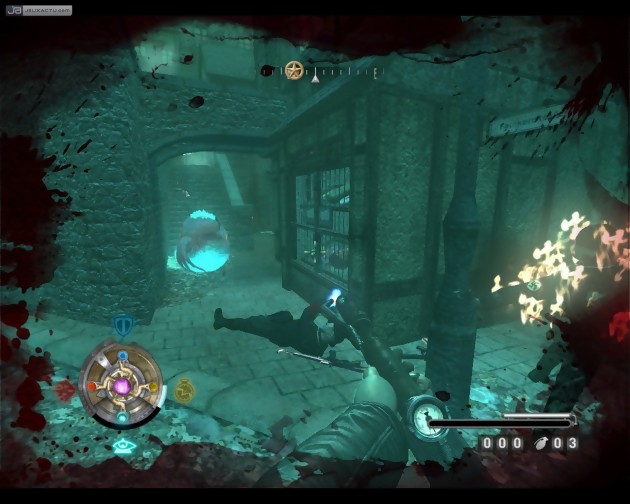Activate the red veil power icon
Screen dimensions: 630x504
(x=66, y=389)
